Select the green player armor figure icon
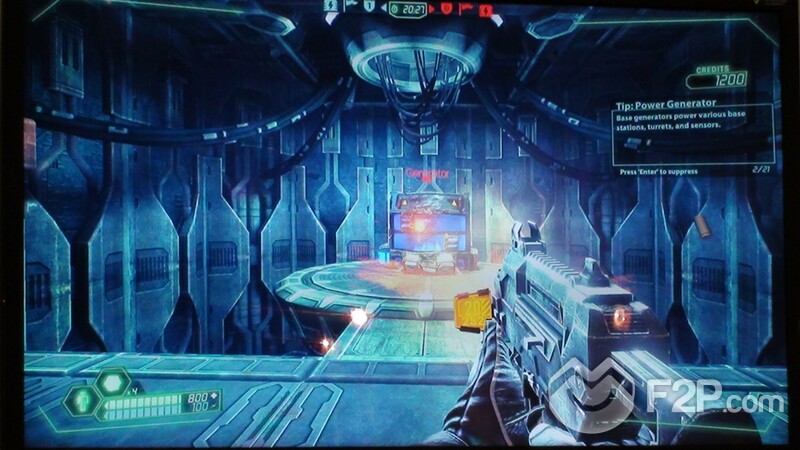The height and width of the screenshot is (450, 800). (x=82, y=402)
